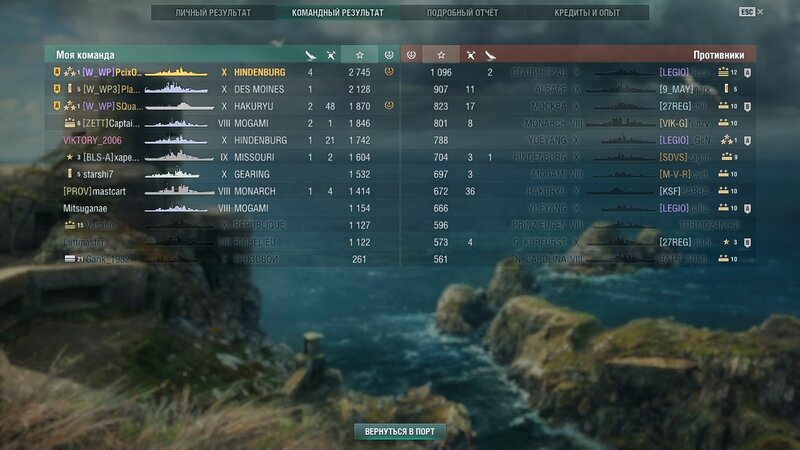The image size is (800, 450).
Task: Switch to the Личный результат tab
Action: pos(213,13)
